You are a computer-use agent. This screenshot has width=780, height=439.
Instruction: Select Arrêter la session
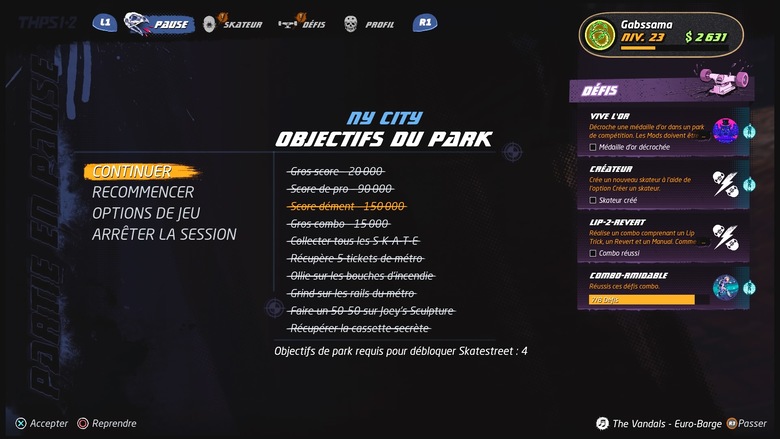(164, 234)
